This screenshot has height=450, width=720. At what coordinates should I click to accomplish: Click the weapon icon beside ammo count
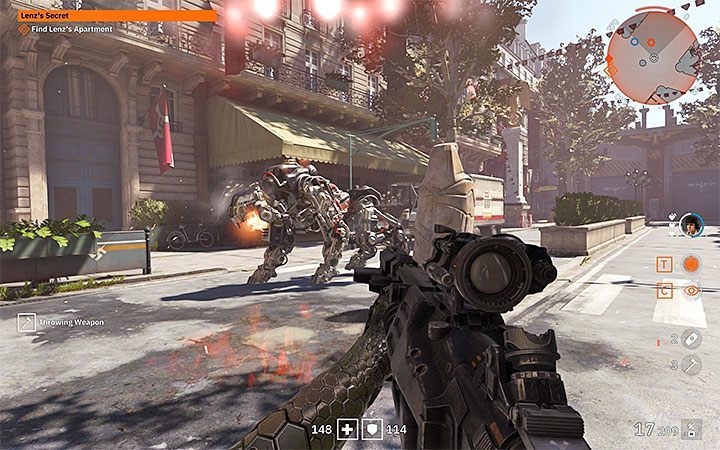[x=694, y=430]
